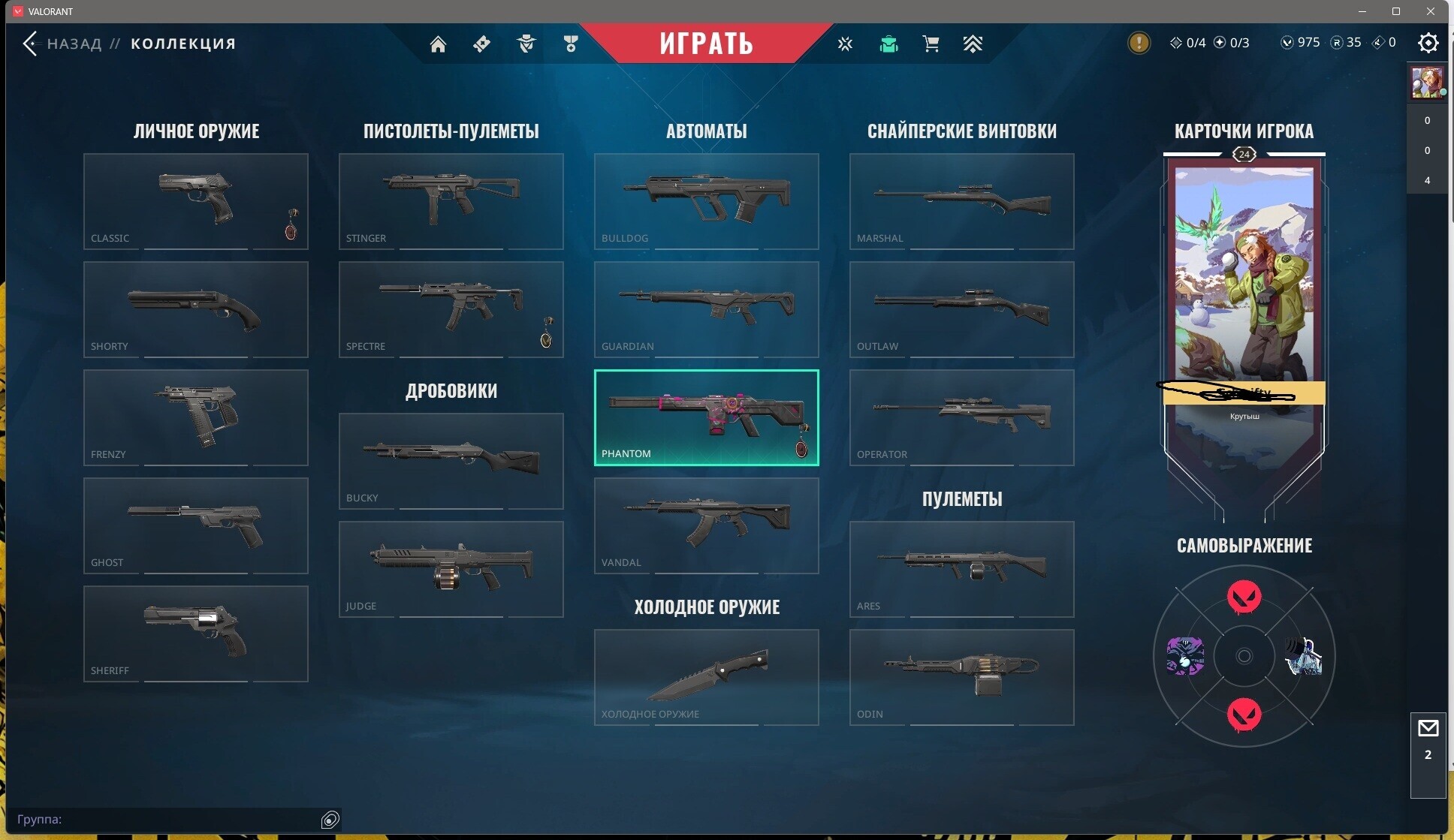Open the settings gear
Image resolution: width=1454 pixels, height=840 pixels.
tap(1428, 43)
